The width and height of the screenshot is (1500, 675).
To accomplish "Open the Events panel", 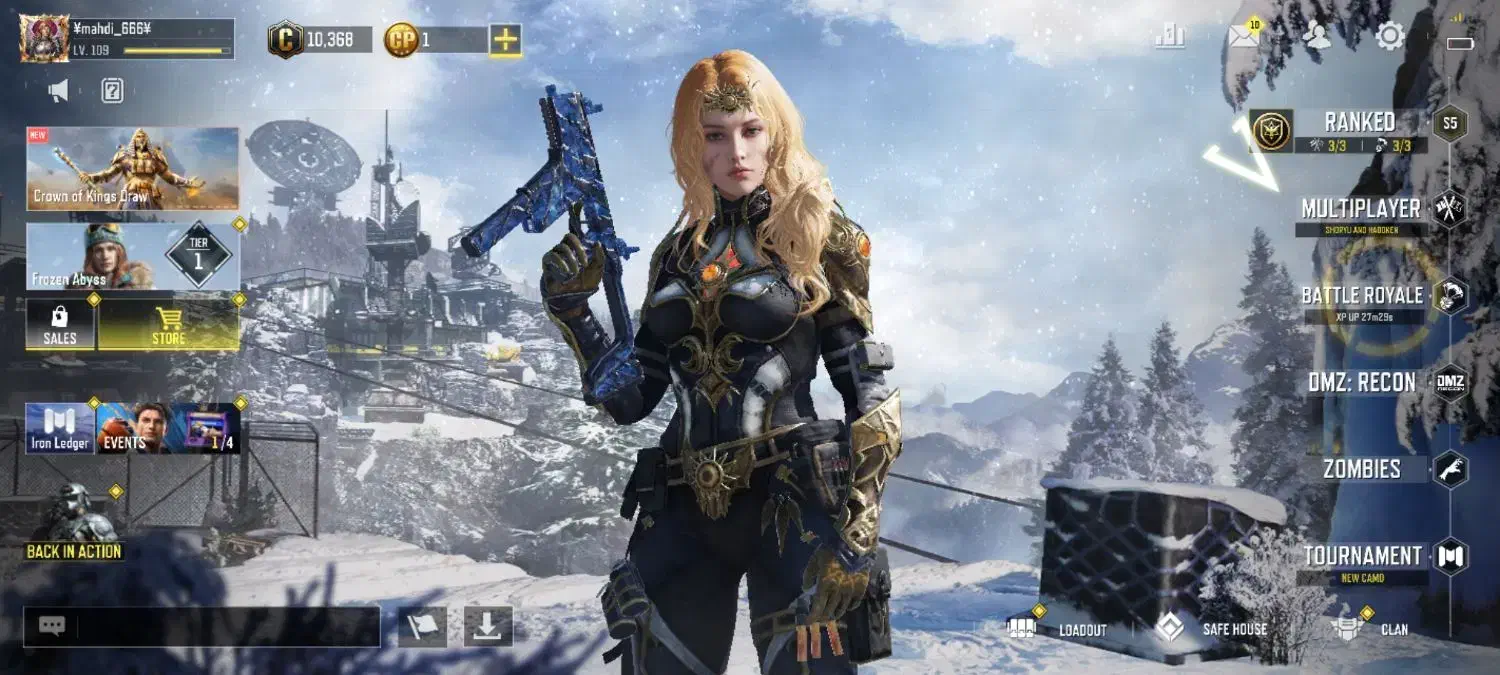I will (130, 428).
